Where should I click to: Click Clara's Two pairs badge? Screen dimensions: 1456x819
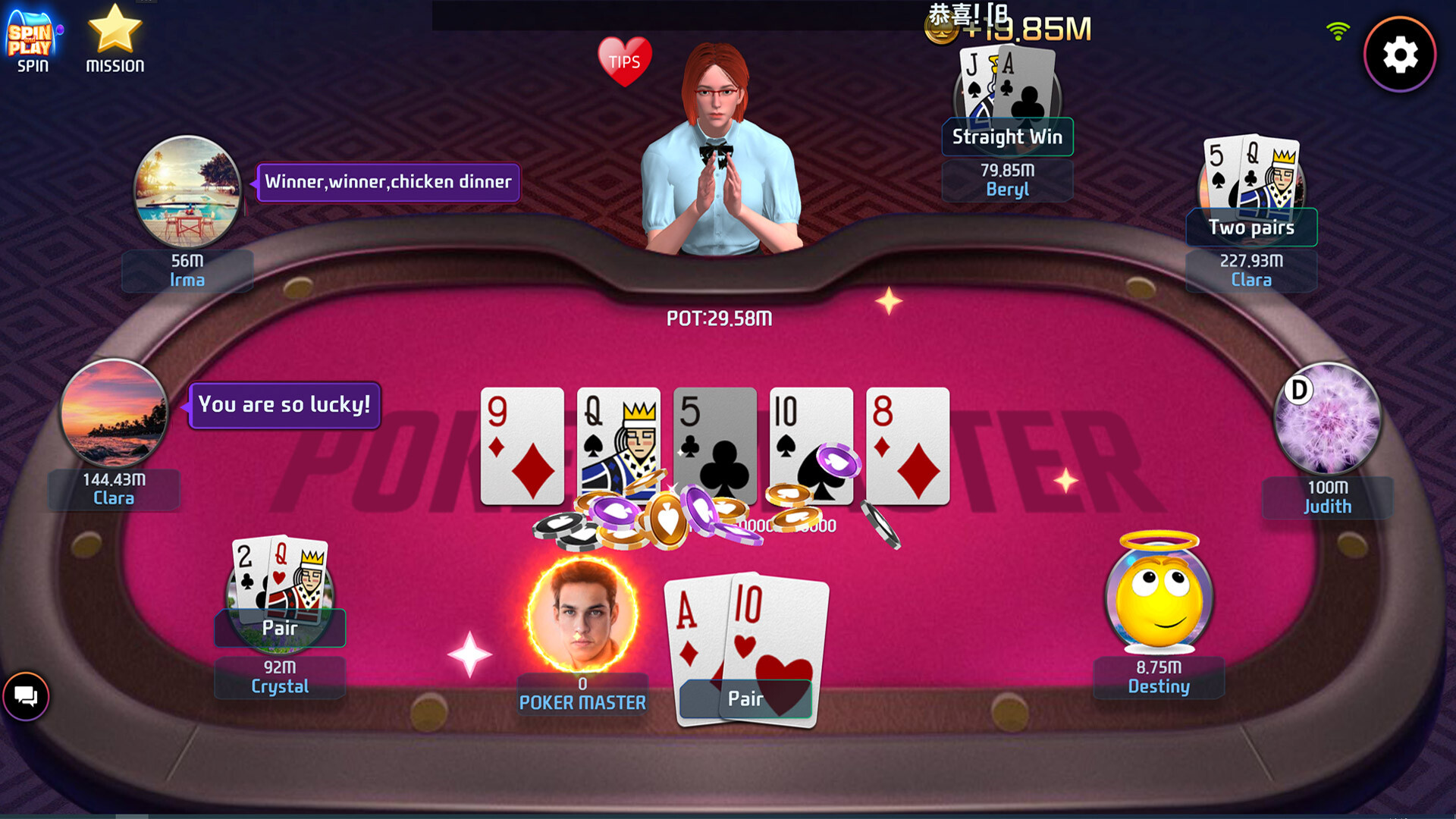[1251, 227]
